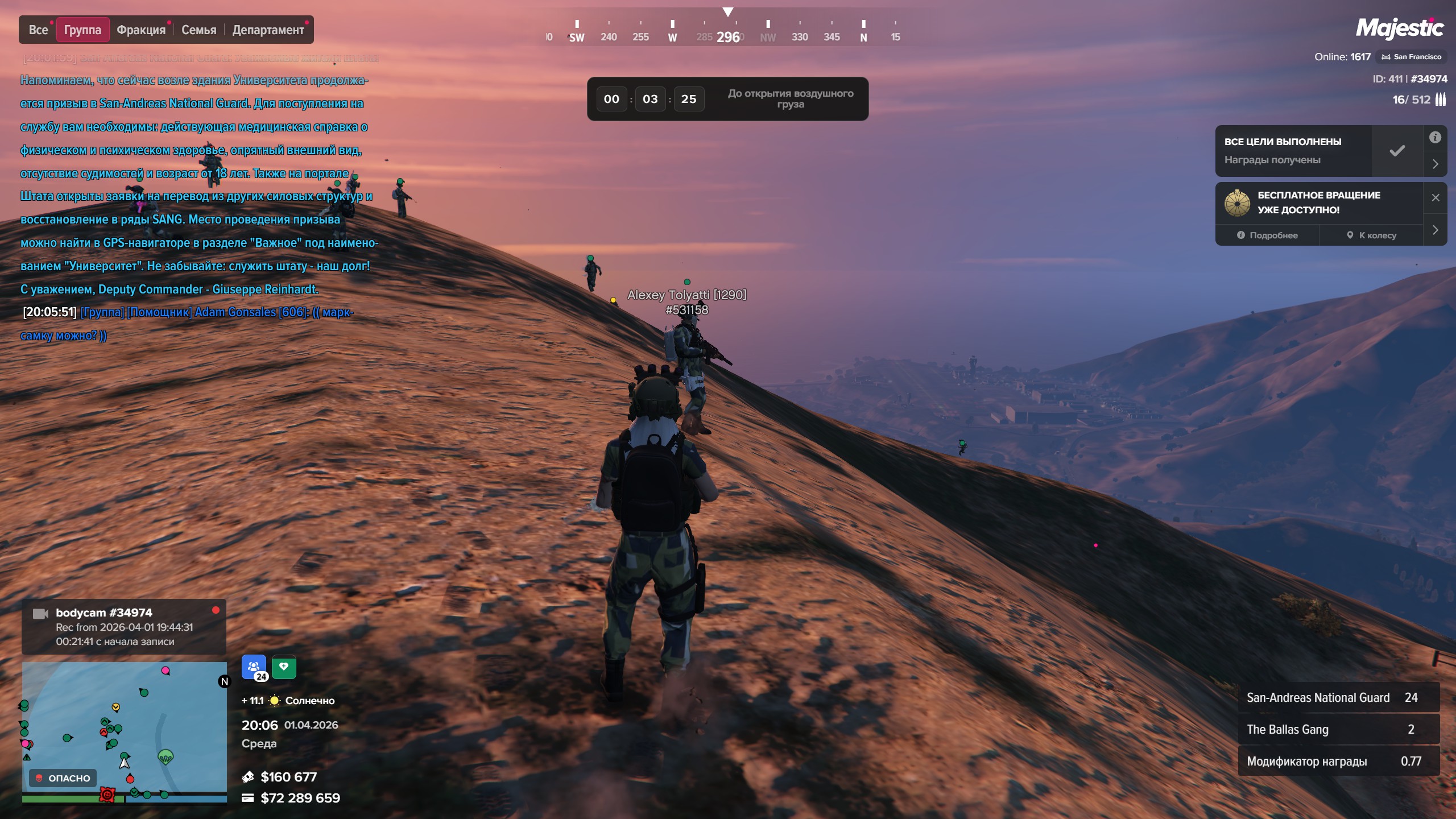Close the free spin notification
Image resolution: width=1456 pixels, height=819 pixels.
tap(1436, 197)
